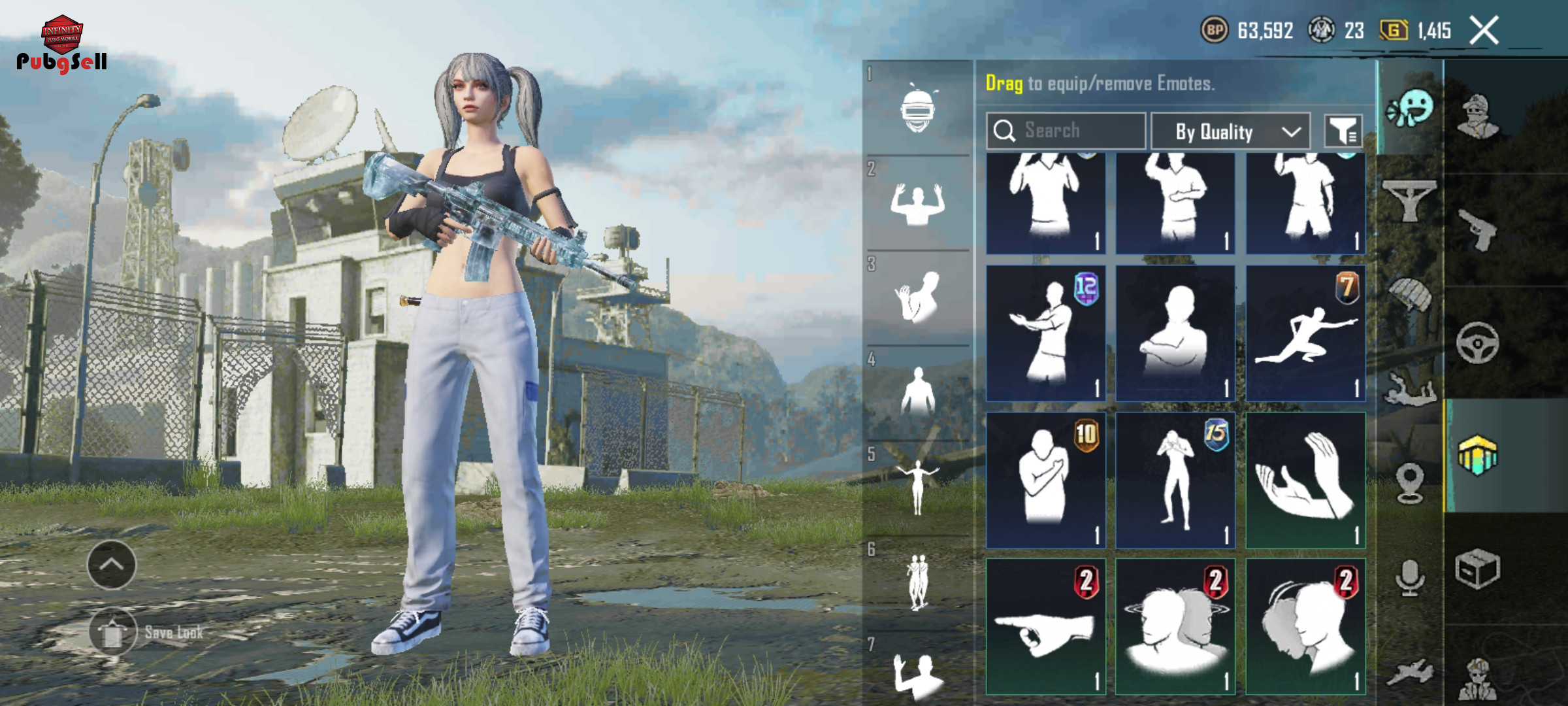This screenshot has height=706, width=1568.
Task: Open the emote filter funnel button
Action: point(1343,131)
